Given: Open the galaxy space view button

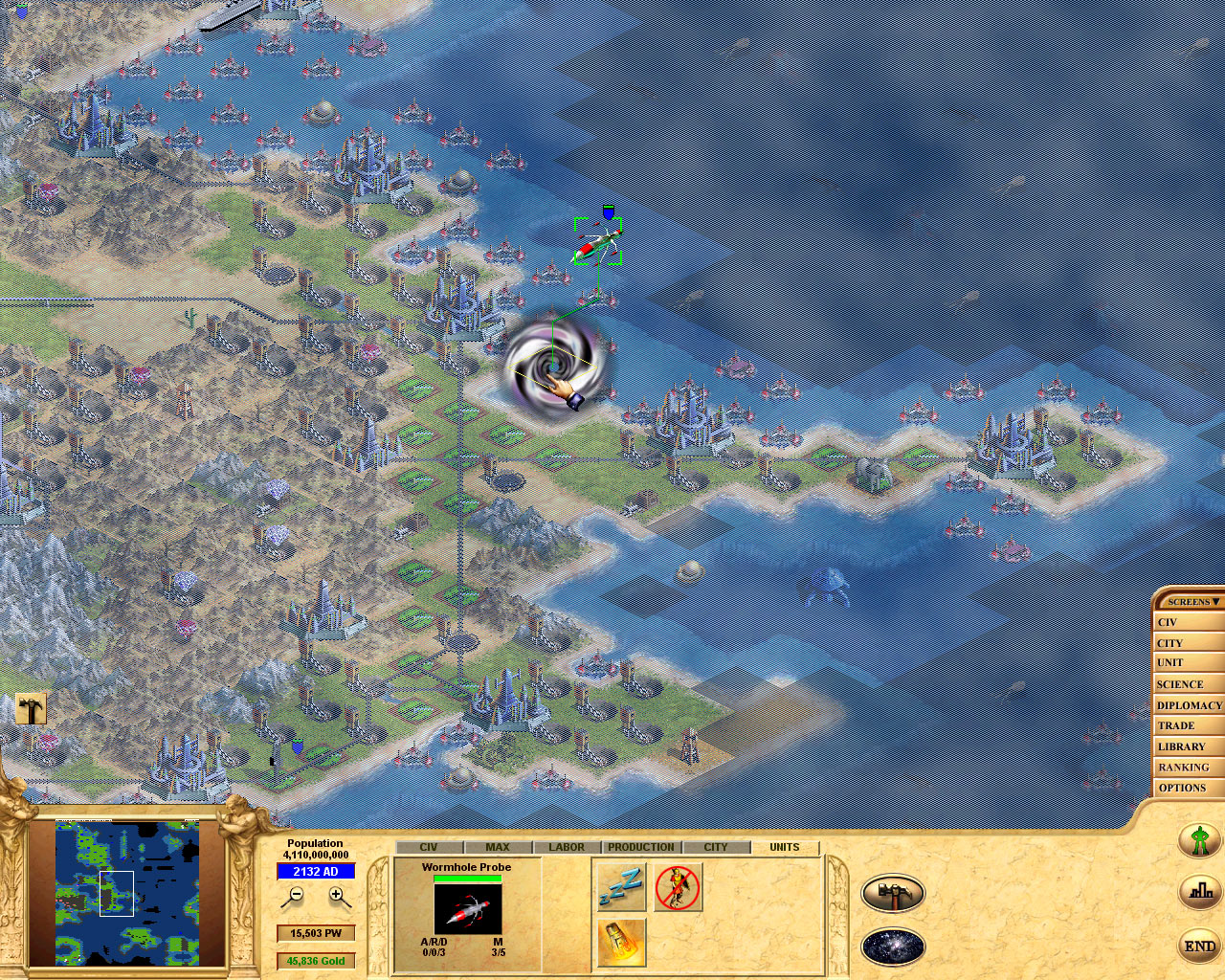Looking at the screenshot, I should (x=893, y=948).
